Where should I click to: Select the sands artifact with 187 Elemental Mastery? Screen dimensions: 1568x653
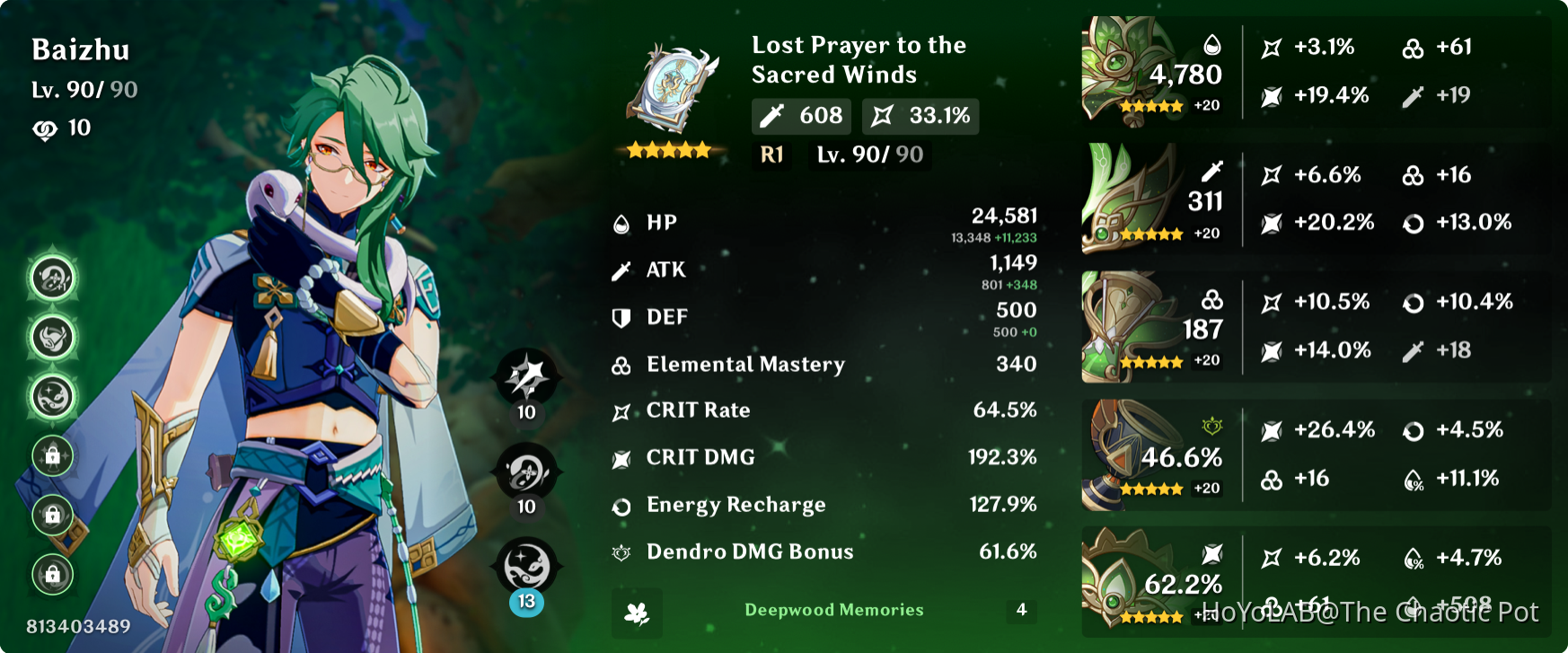[1121, 323]
